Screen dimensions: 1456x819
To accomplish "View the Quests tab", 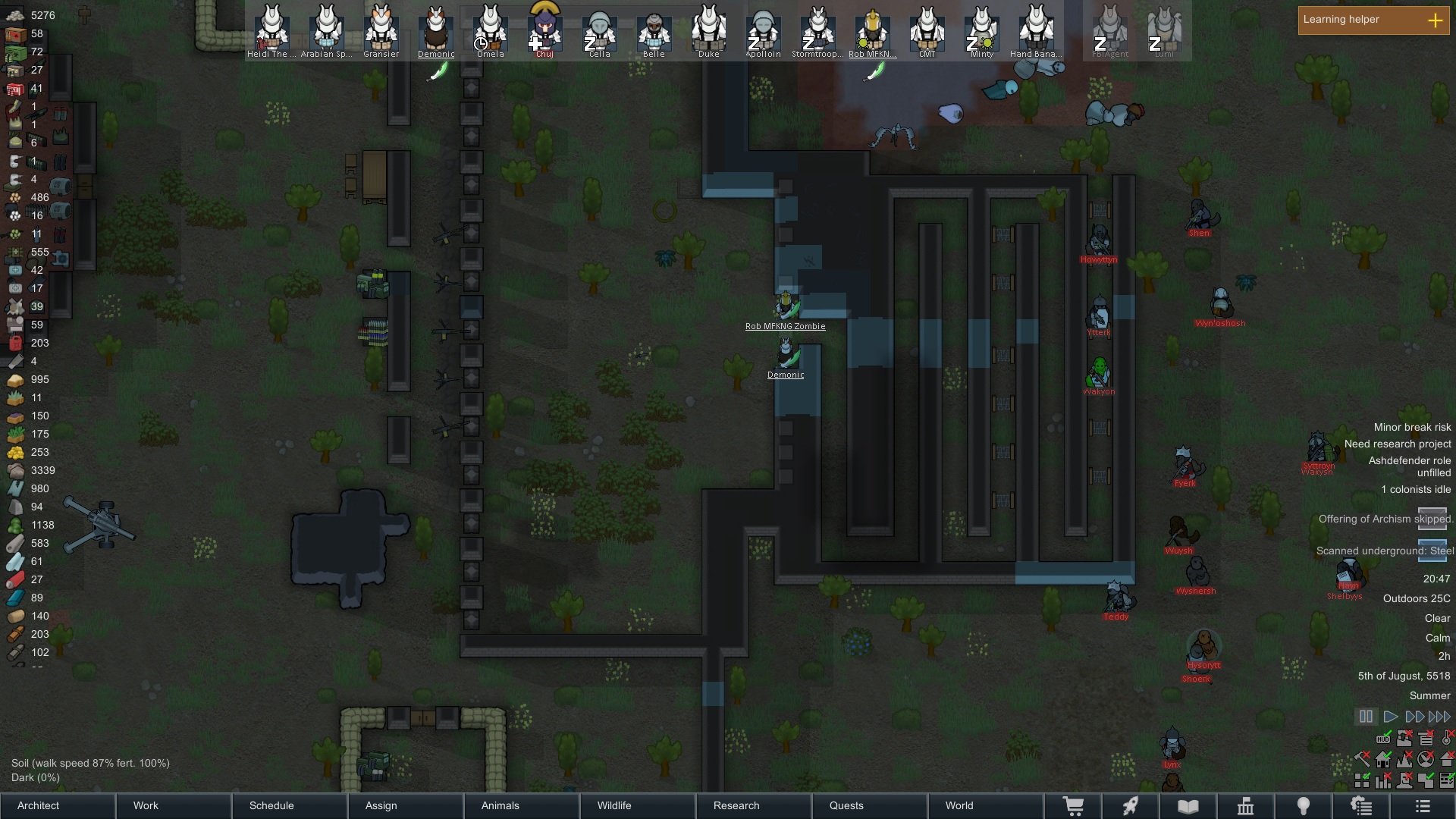I will tap(871, 805).
